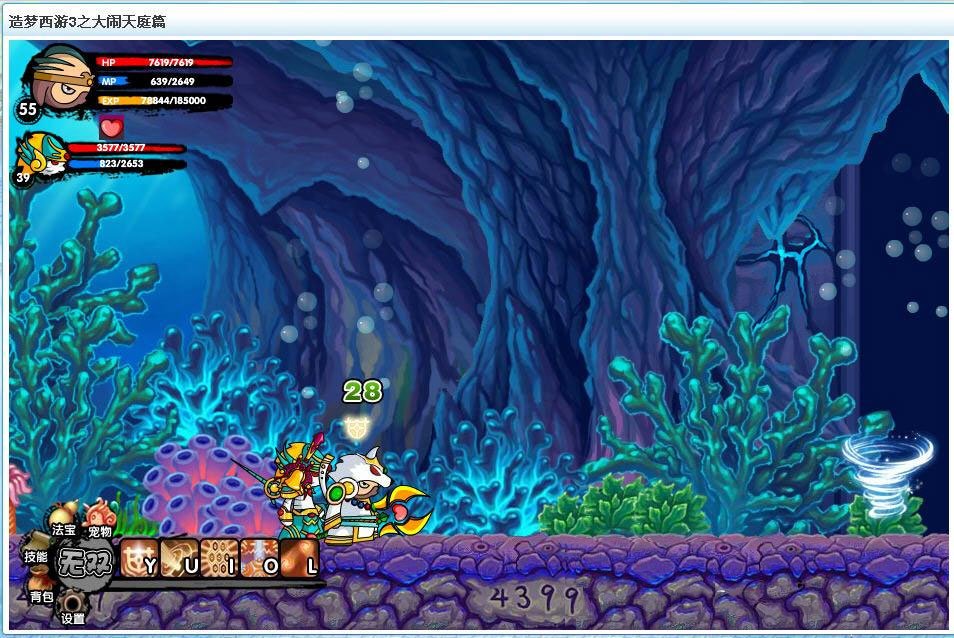The image size is (954, 638).
Task: Use the skill icon labeled O
Action: tap(259, 558)
